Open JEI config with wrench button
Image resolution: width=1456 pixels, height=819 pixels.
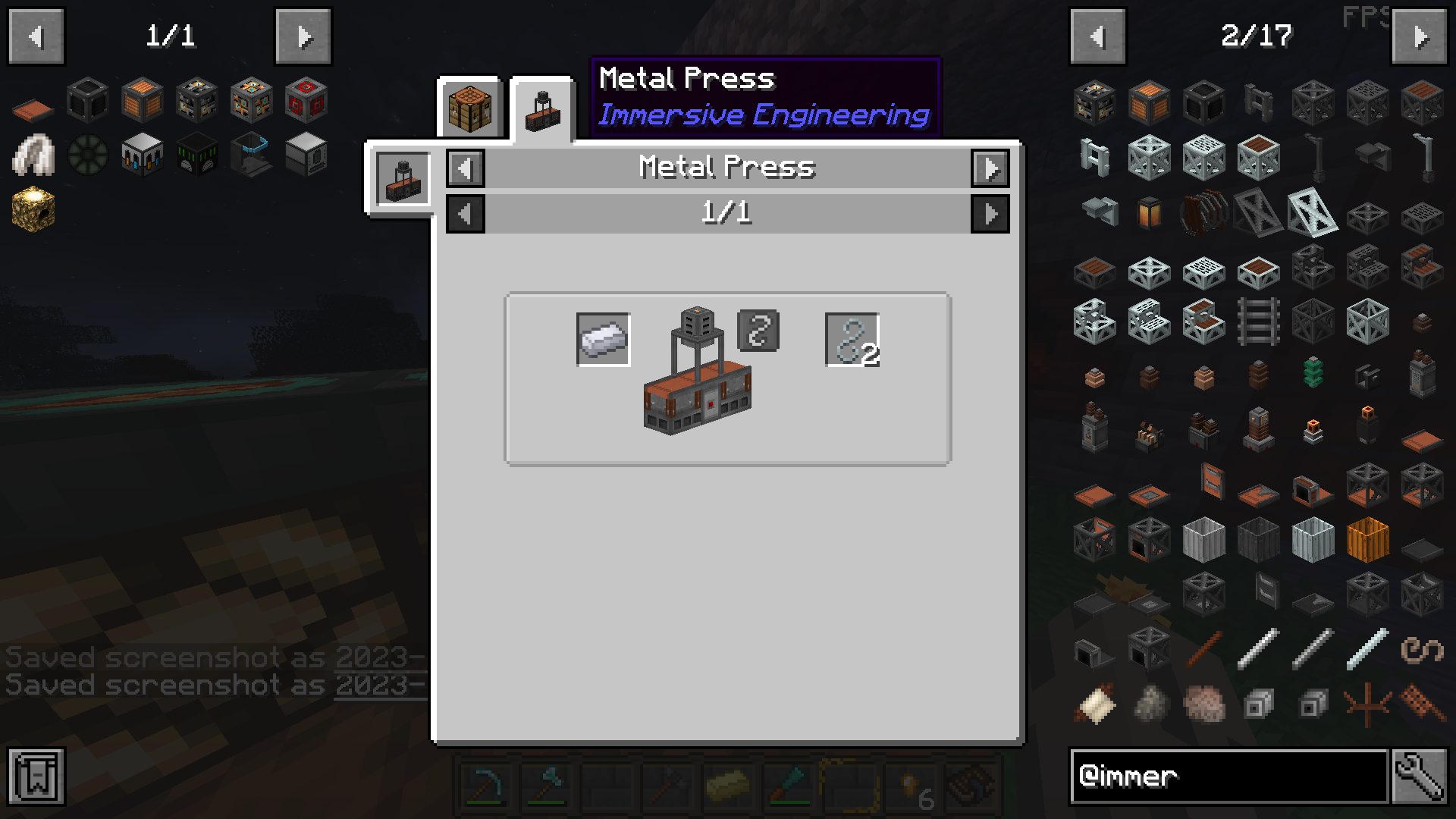pyautogui.click(x=1419, y=776)
